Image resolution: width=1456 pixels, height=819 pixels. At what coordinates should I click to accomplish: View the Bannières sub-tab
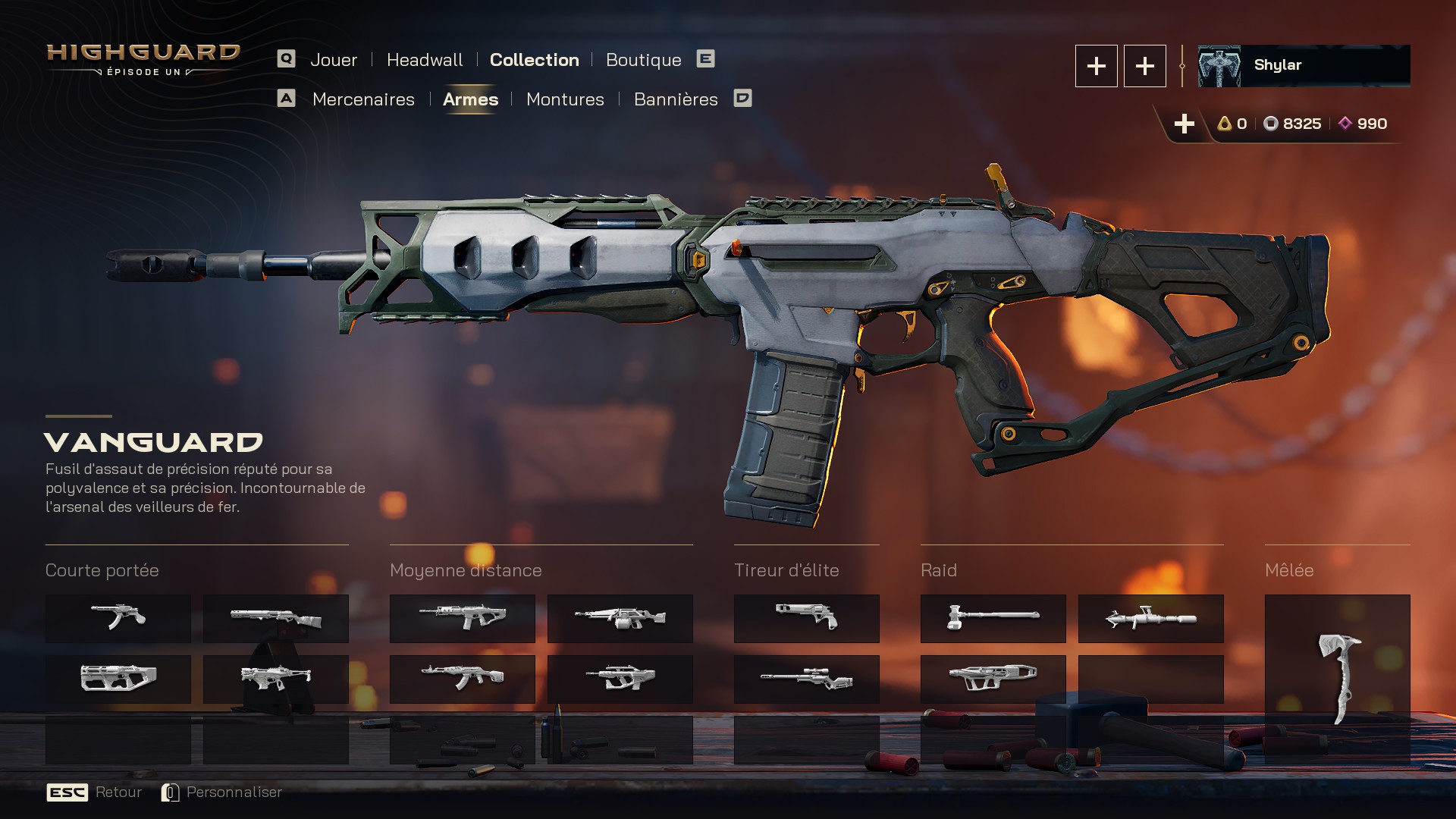coord(676,99)
